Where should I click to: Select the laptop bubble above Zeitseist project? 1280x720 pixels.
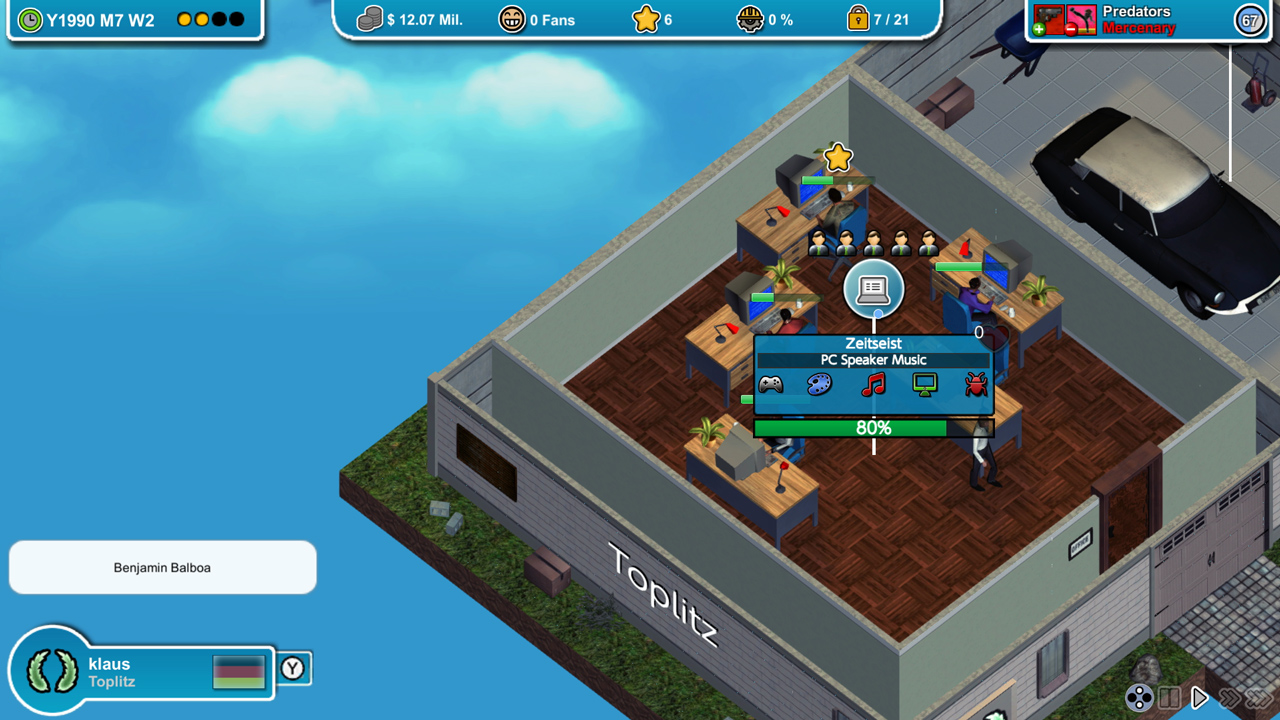pos(874,290)
